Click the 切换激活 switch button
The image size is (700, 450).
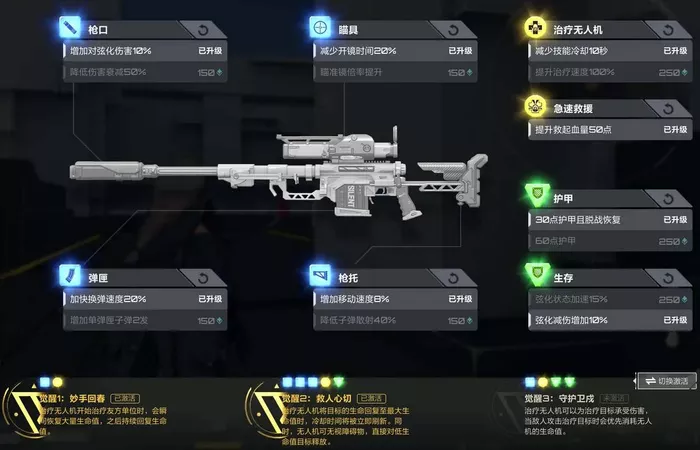click(x=666, y=381)
